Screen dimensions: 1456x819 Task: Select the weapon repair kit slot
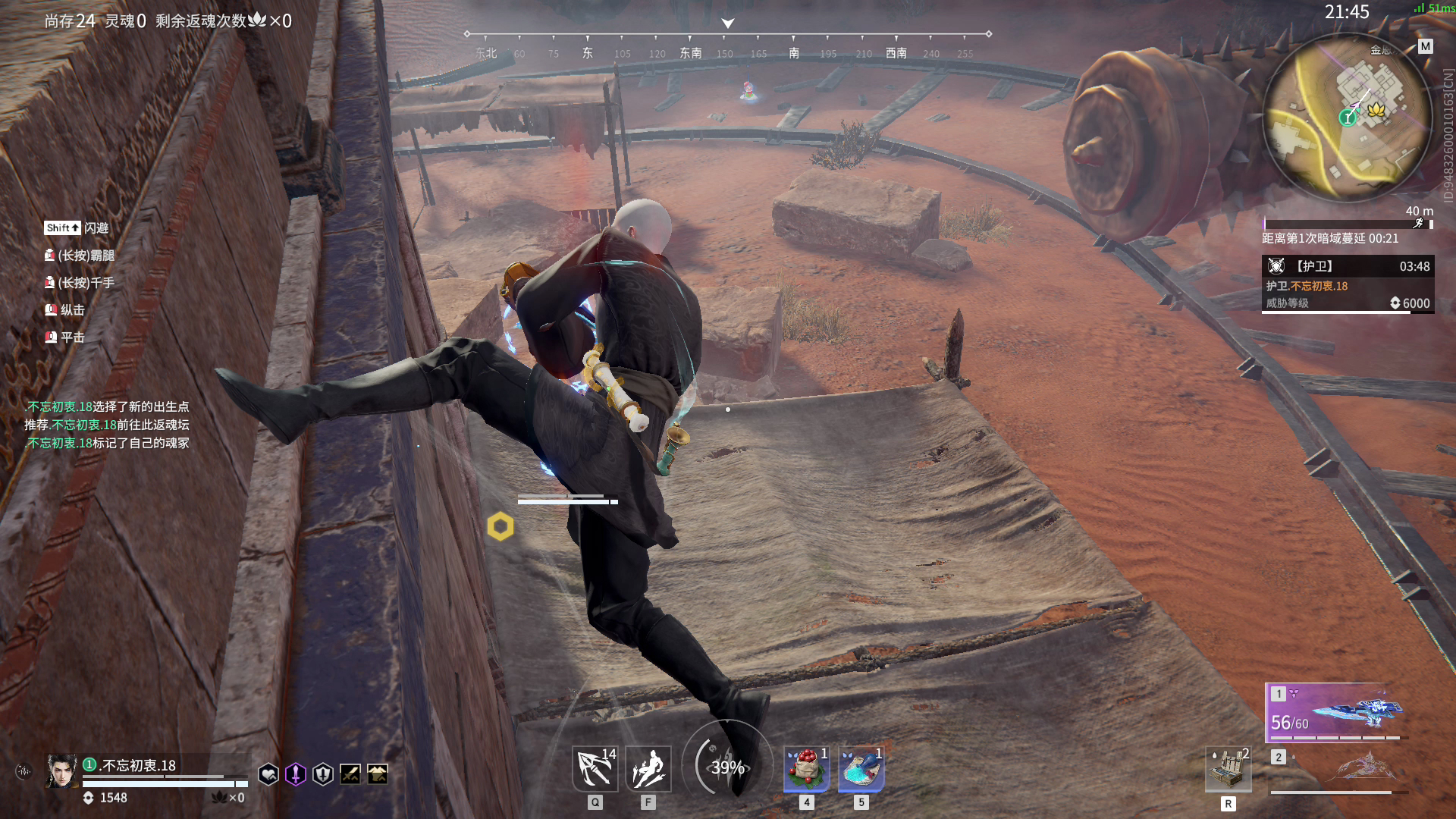tap(1228, 769)
